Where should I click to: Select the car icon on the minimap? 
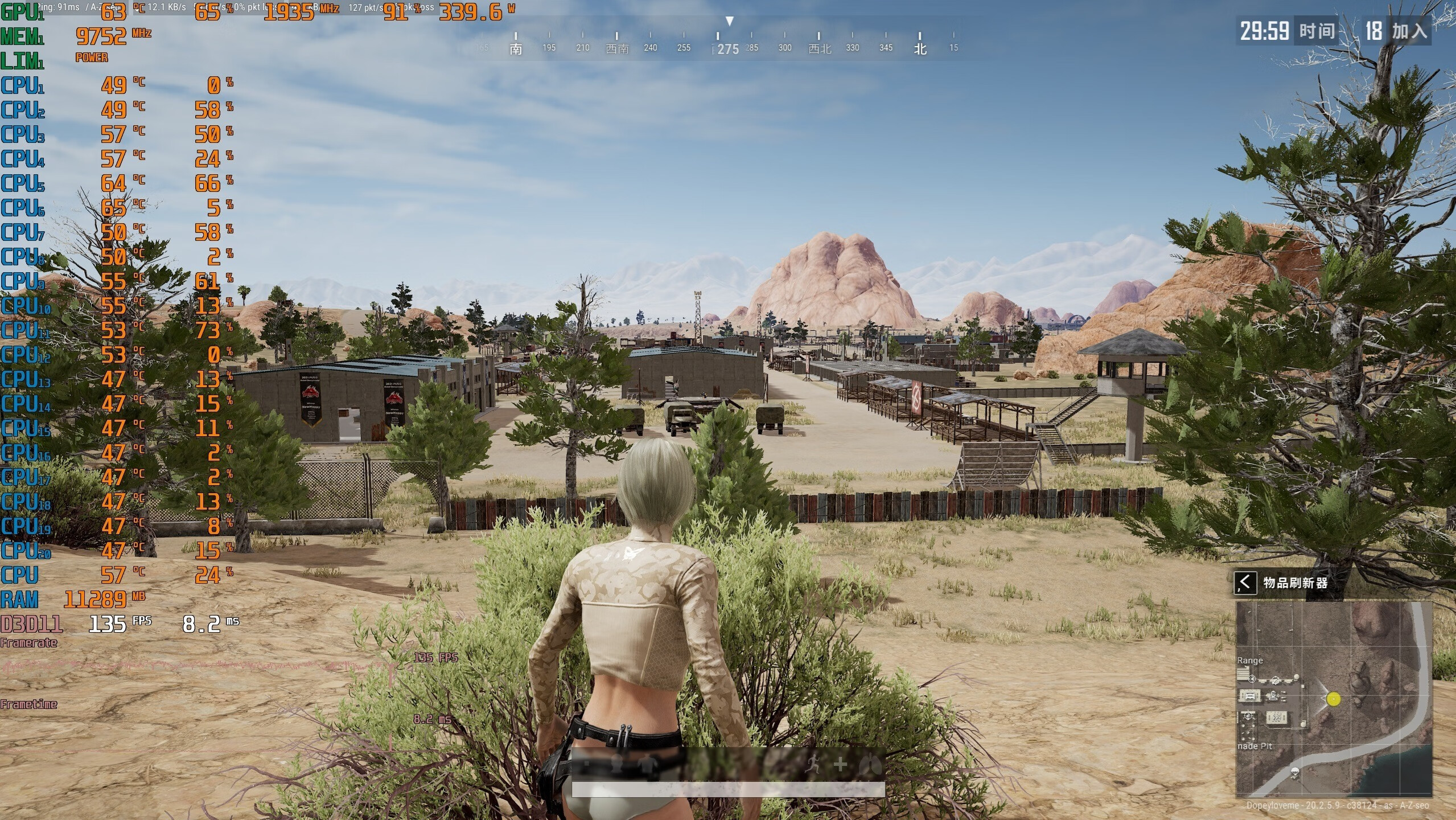pos(1250,695)
